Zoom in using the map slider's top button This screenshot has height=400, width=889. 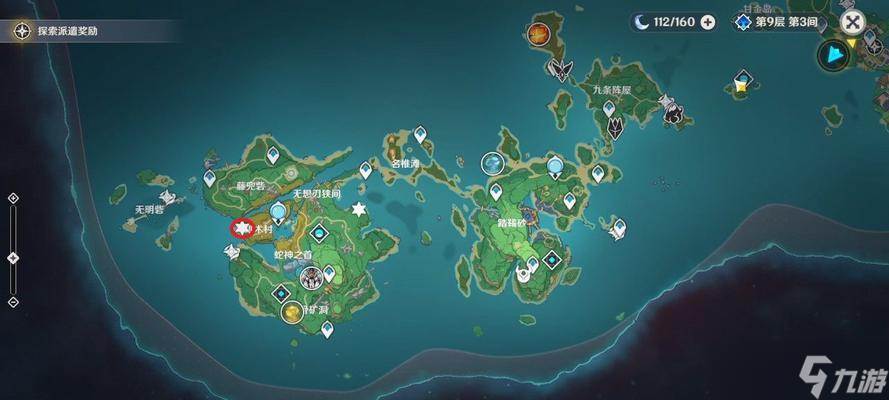13,198
